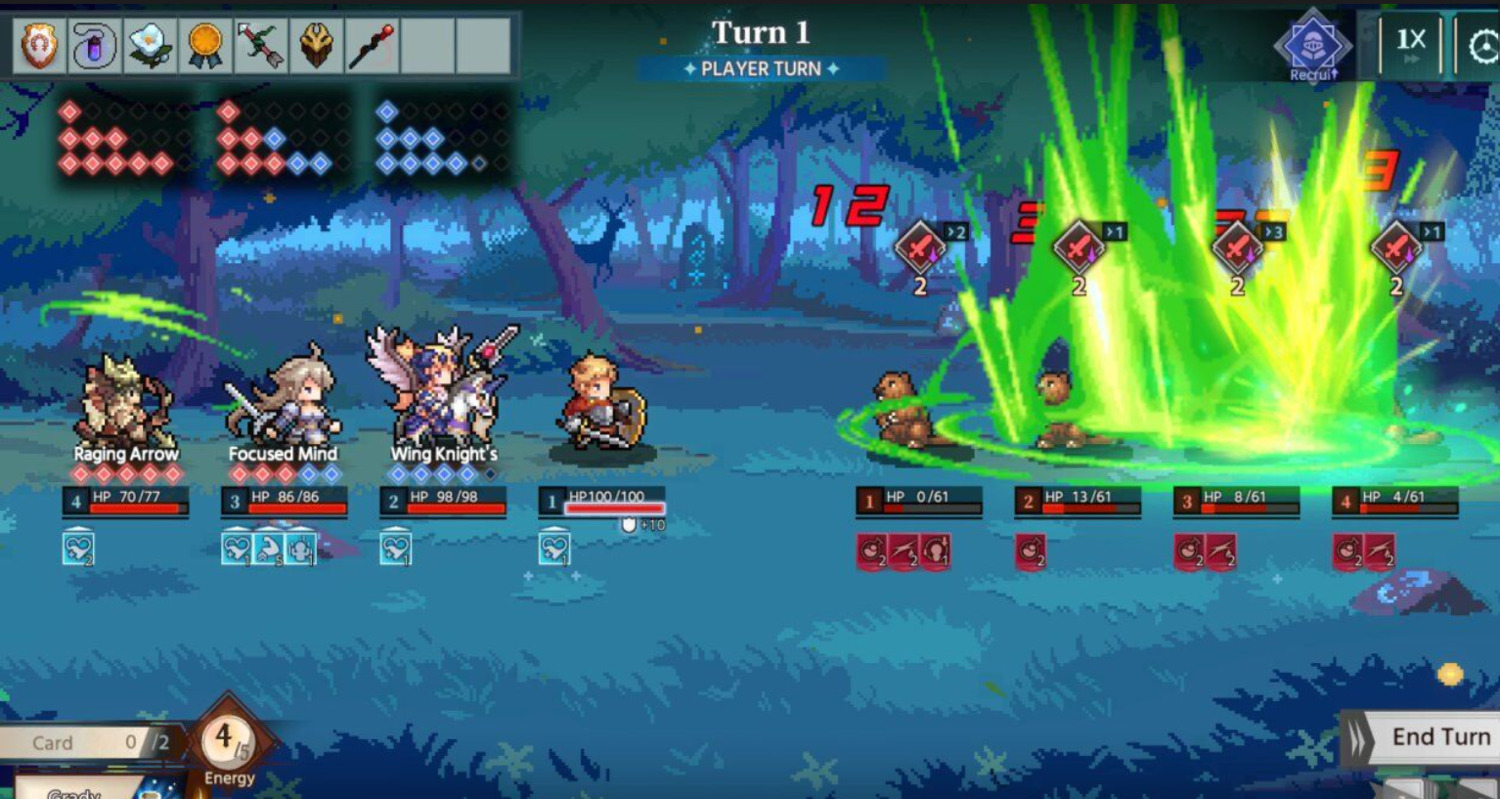Inspect the red-orbed staff relic

(x=372, y=45)
